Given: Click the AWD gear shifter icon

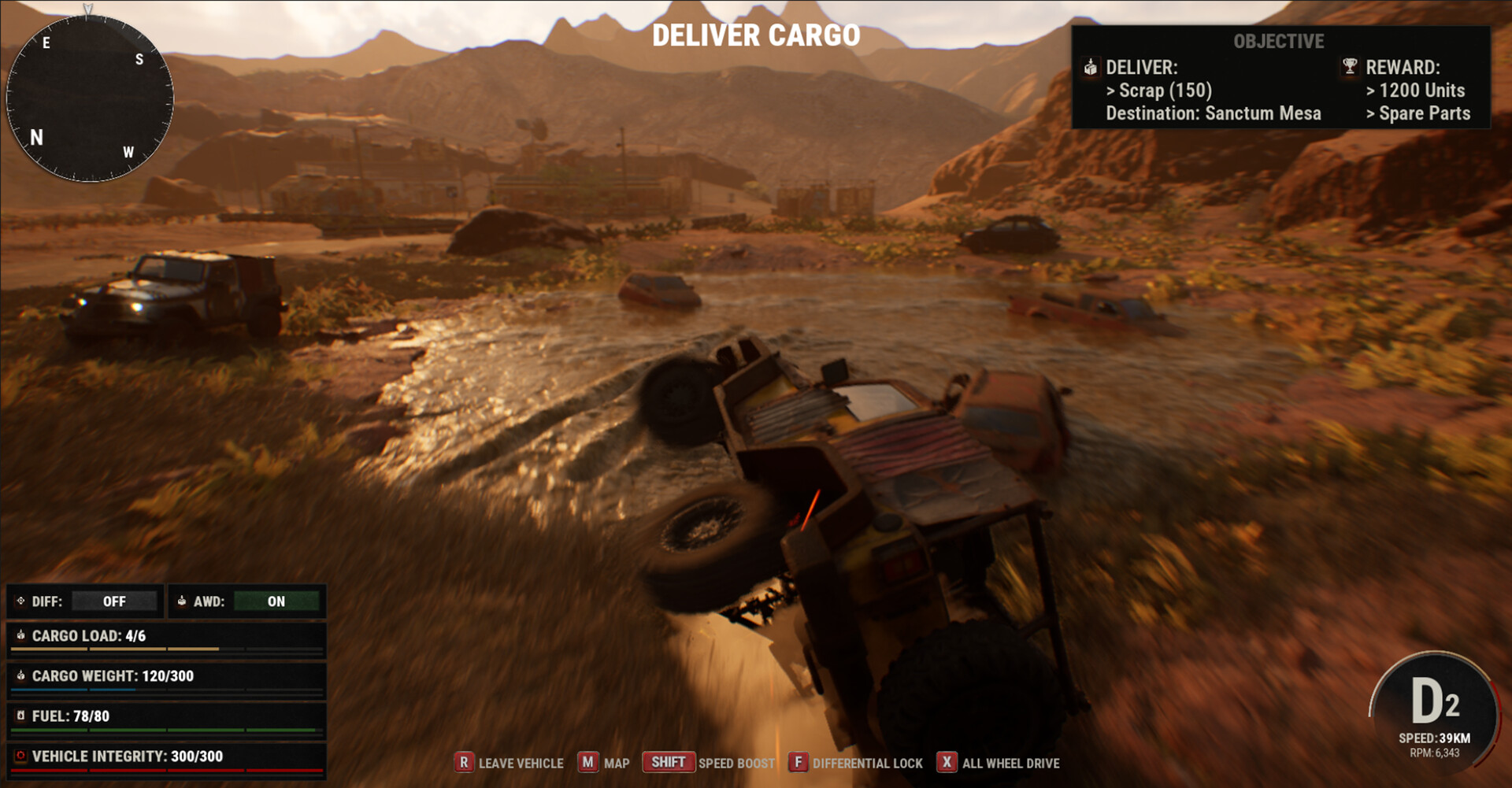Looking at the screenshot, I should coord(182,601).
